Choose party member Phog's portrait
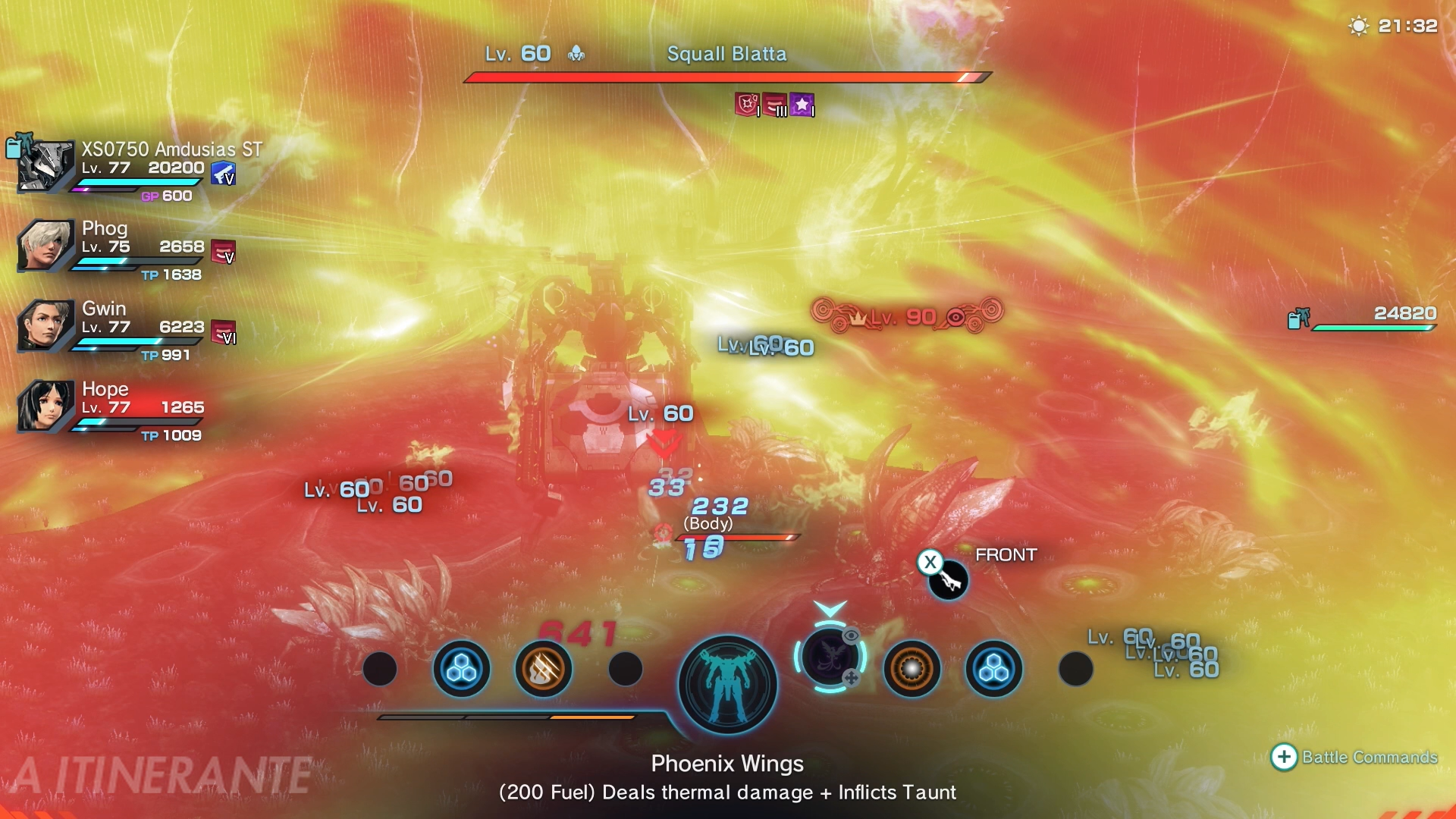The image size is (1456, 819). pyautogui.click(x=46, y=245)
